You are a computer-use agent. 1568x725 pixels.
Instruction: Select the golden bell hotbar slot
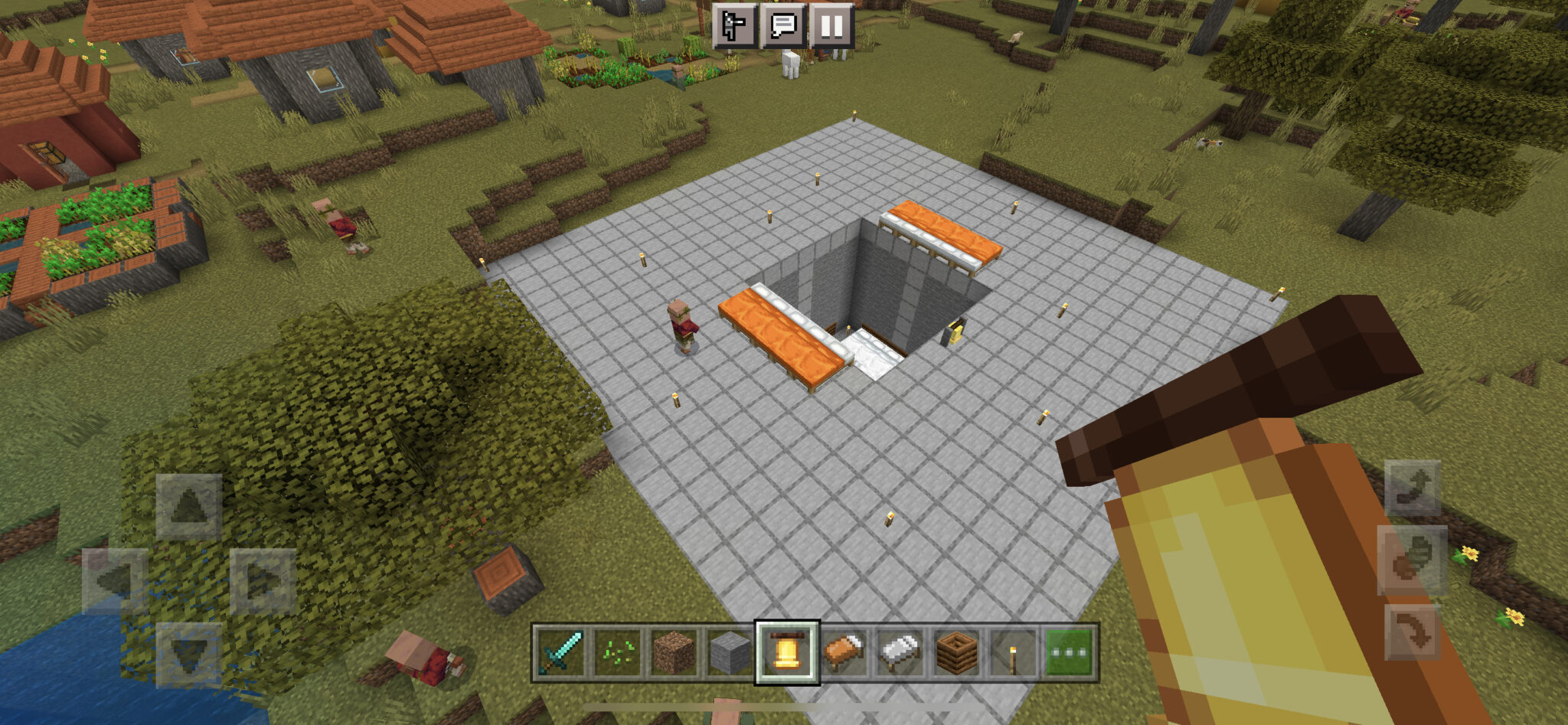[787, 652]
